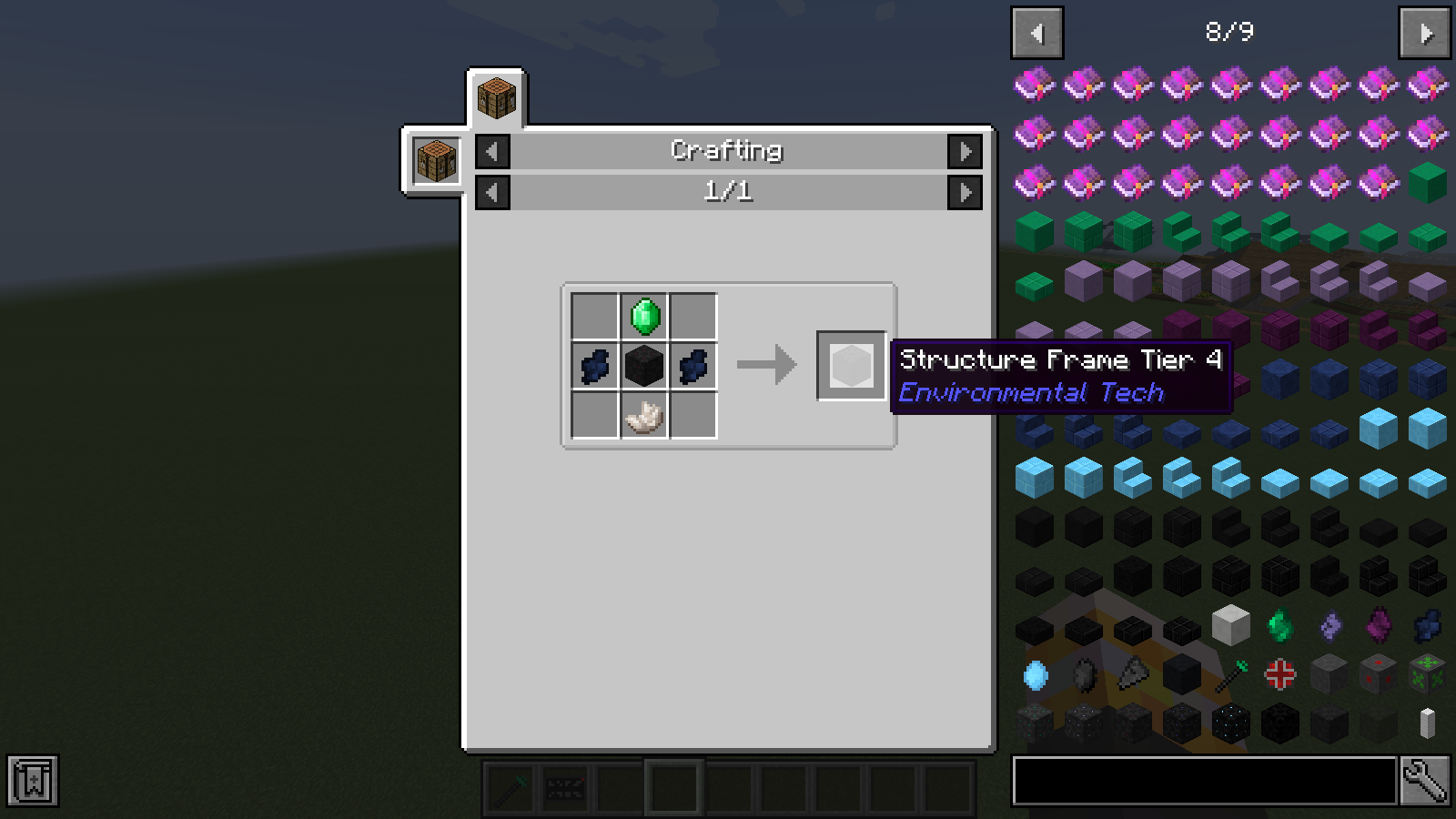Click the right arrow beside the Crafting title
1456x819 pixels.
pos(966,151)
